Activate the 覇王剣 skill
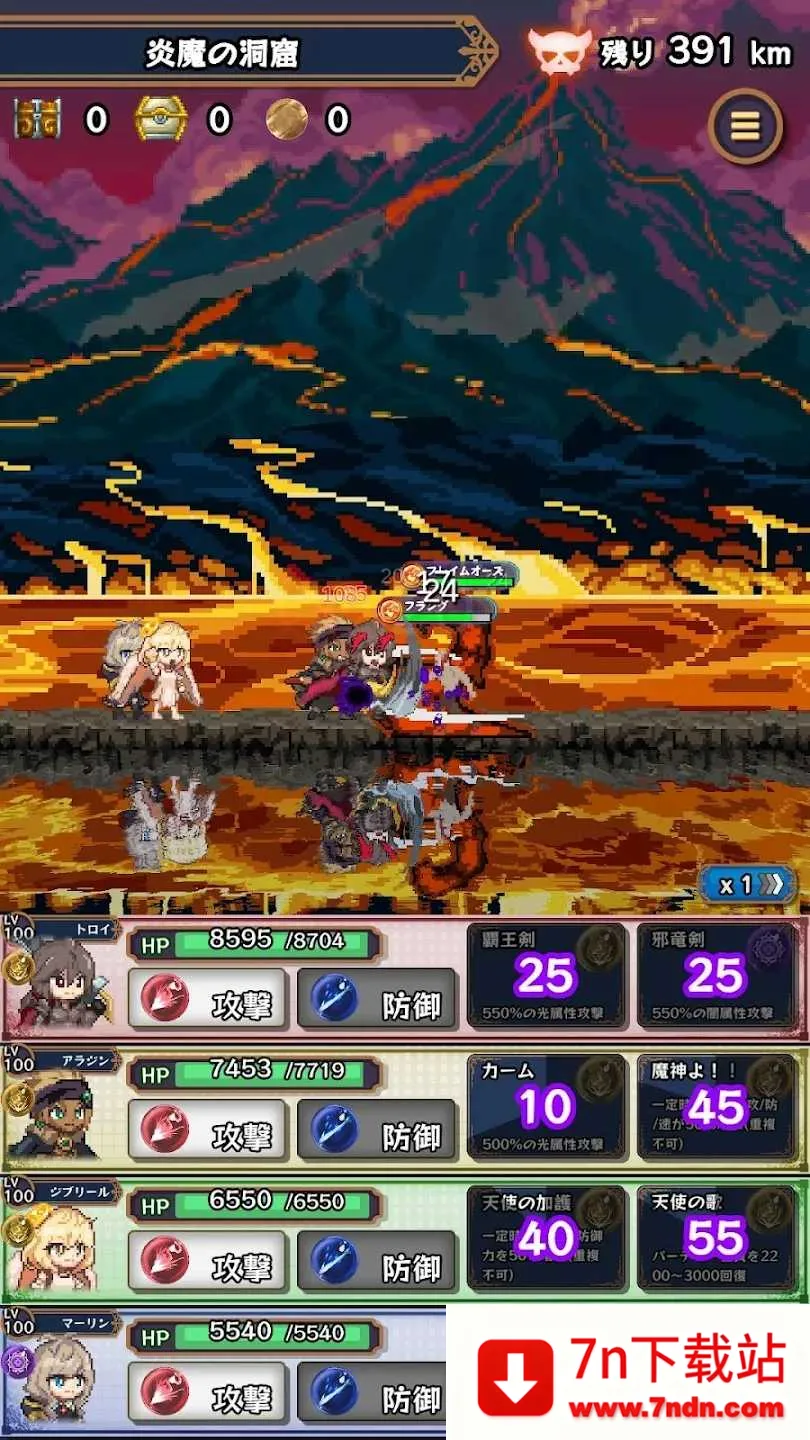This screenshot has height=1440, width=810. tap(546, 975)
